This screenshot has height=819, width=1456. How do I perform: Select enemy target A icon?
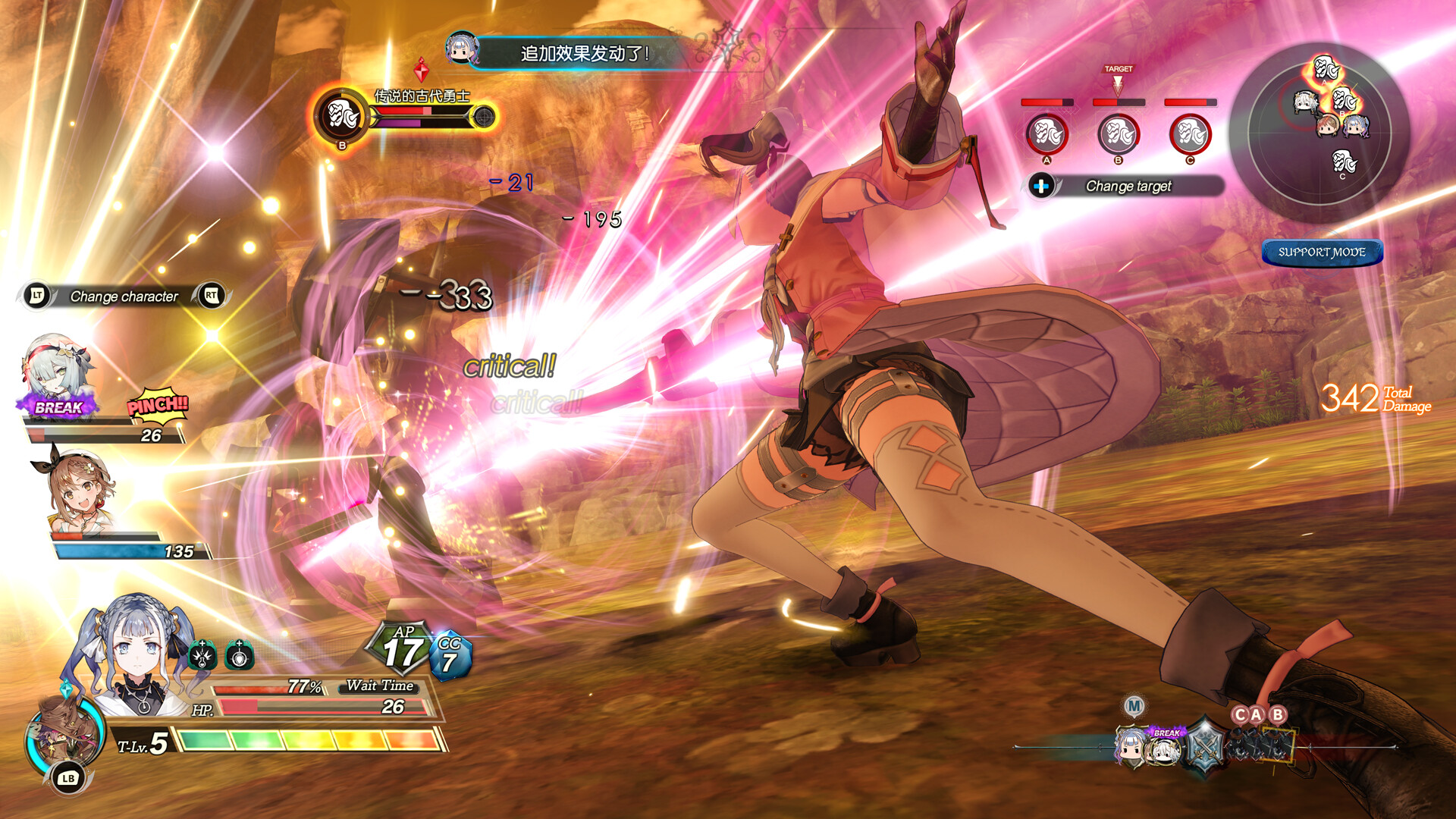coord(1047,133)
